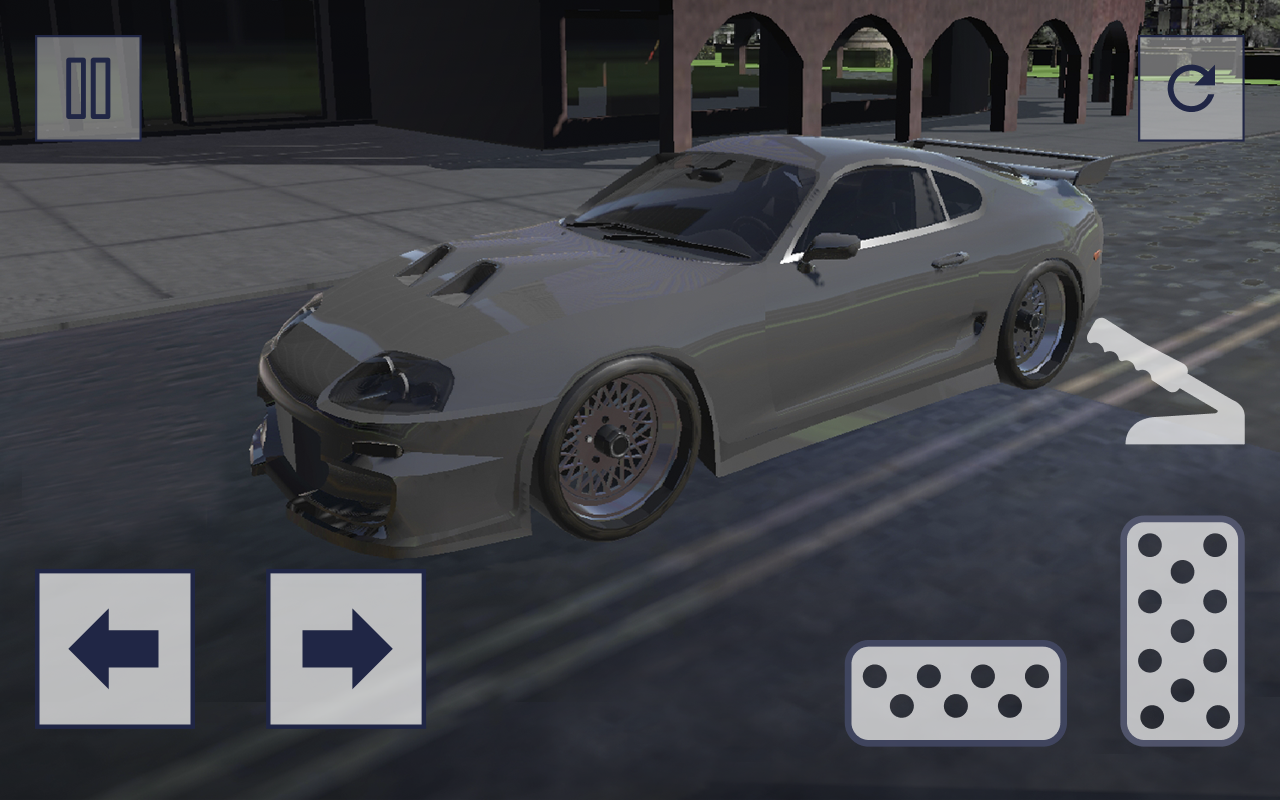Click the pause panel to open the menu
The width and height of the screenshot is (1280, 800).
point(88,85)
